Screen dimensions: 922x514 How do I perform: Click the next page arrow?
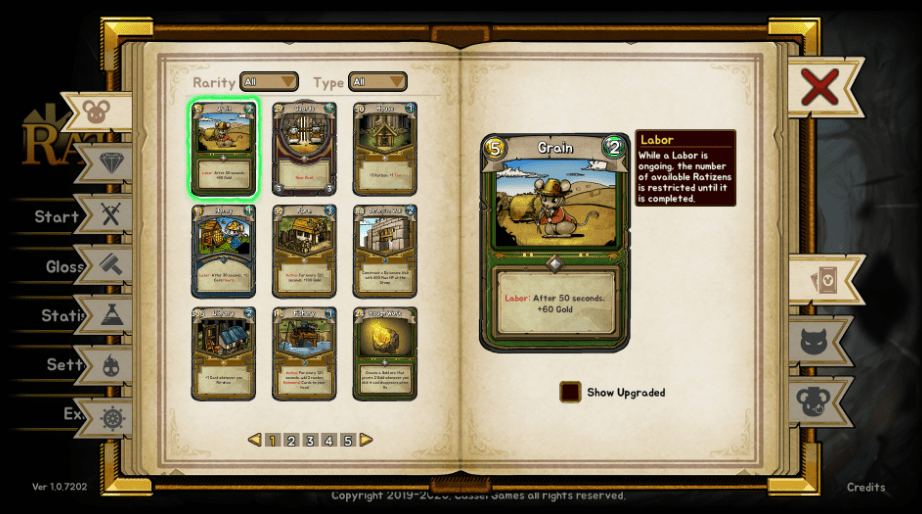tap(367, 440)
